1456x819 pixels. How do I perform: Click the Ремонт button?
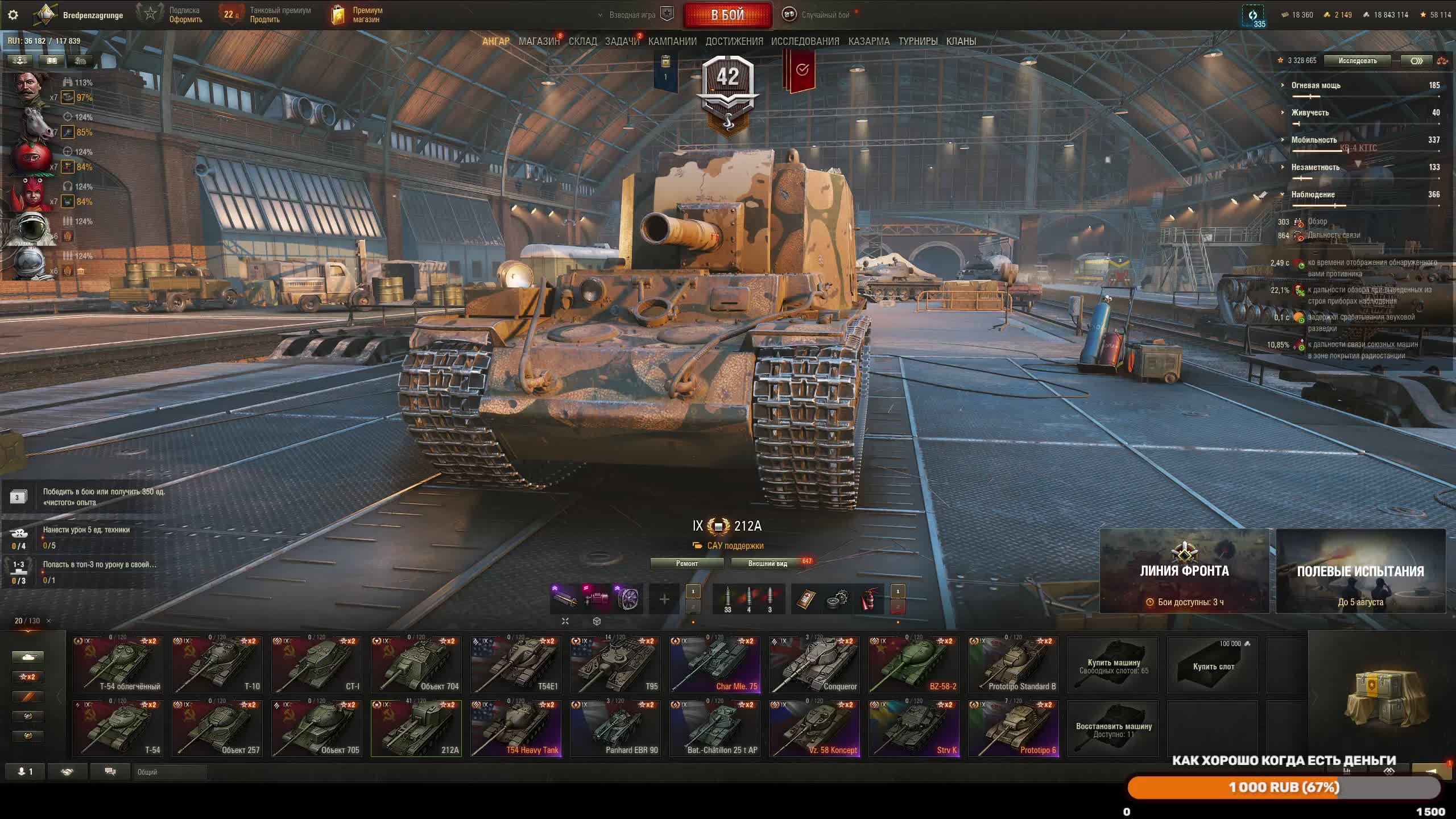click(687, 563)
